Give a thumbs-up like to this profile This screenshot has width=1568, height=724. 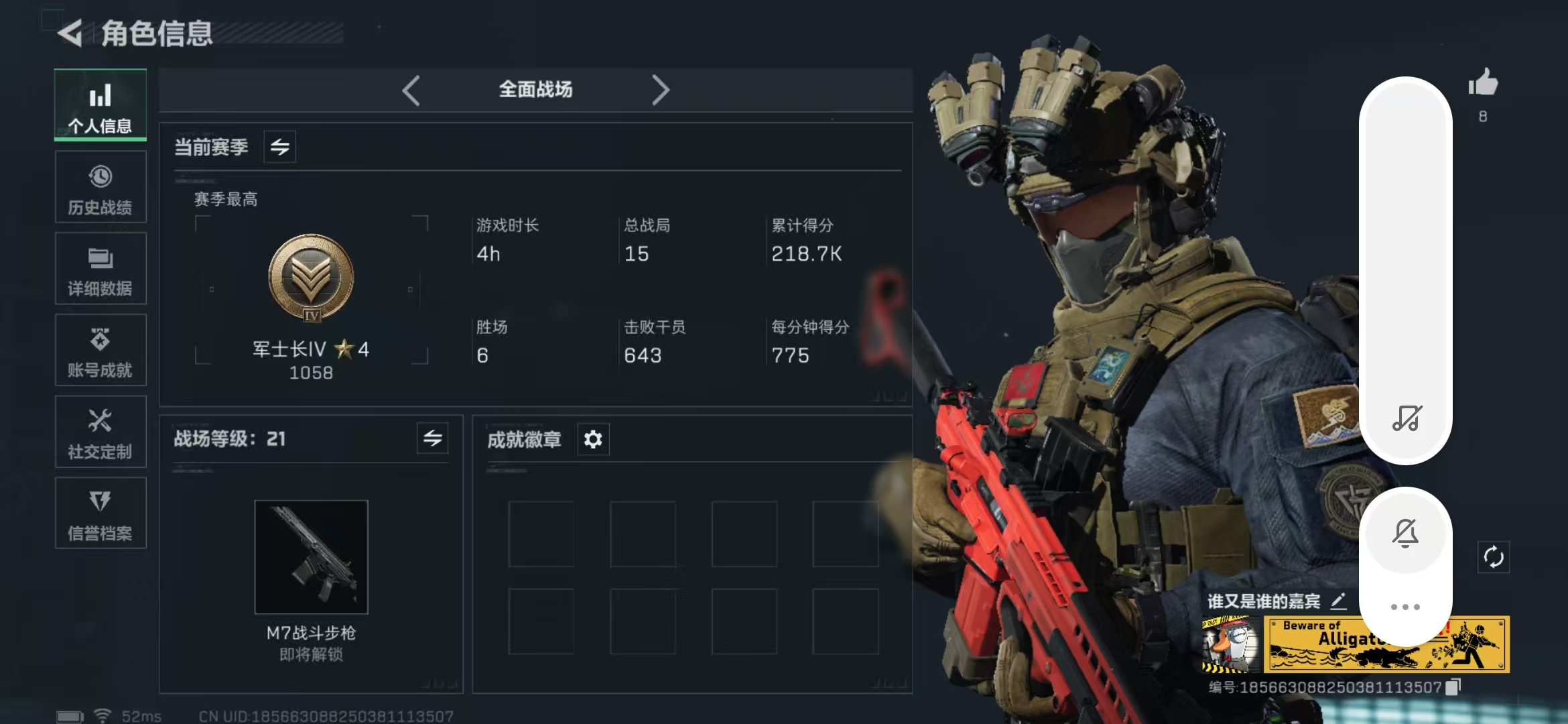coord(1483,84)
